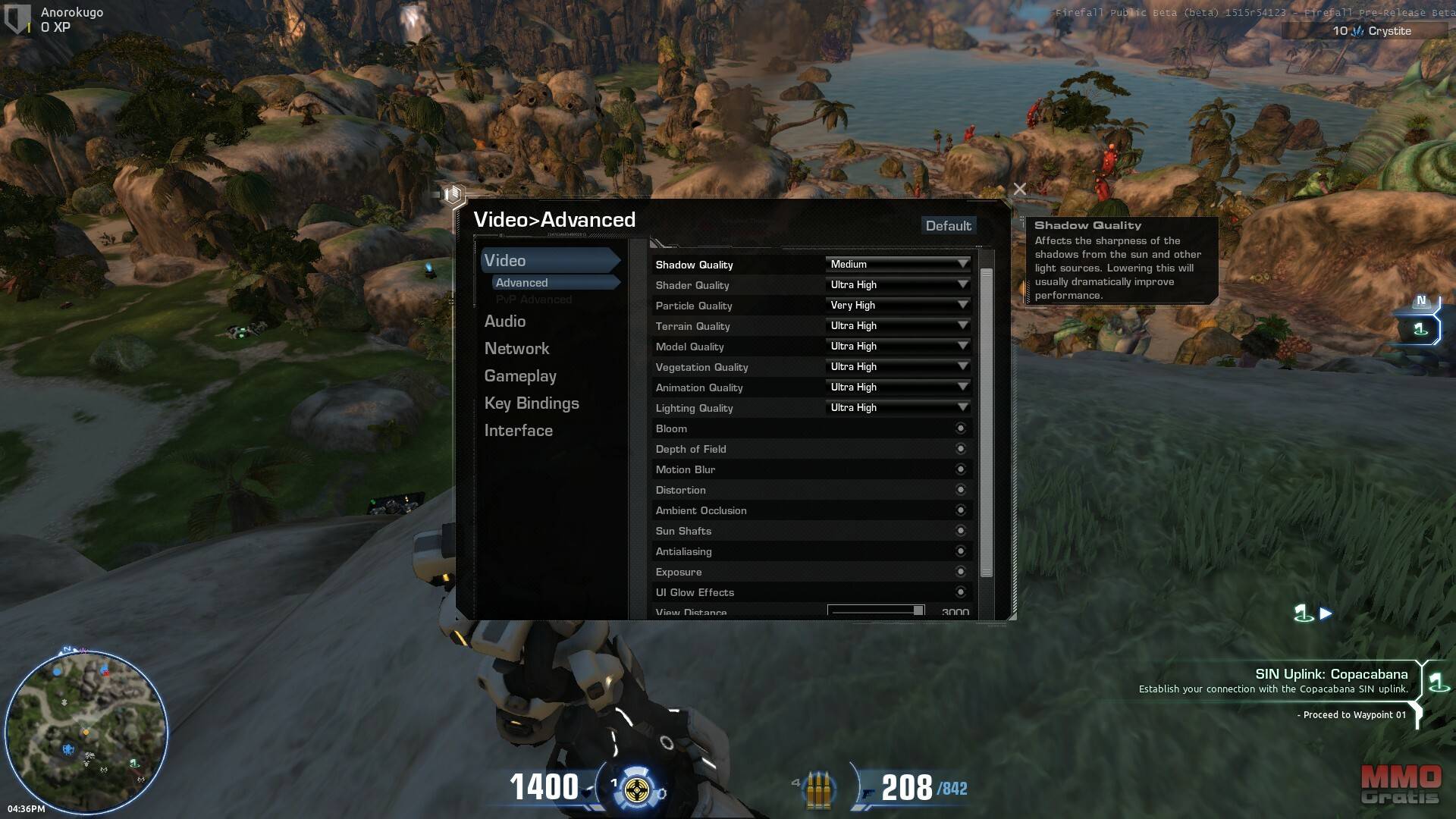The image size is (1456, 819).
Task: Click the circular minimap
Action: (86, 730)
